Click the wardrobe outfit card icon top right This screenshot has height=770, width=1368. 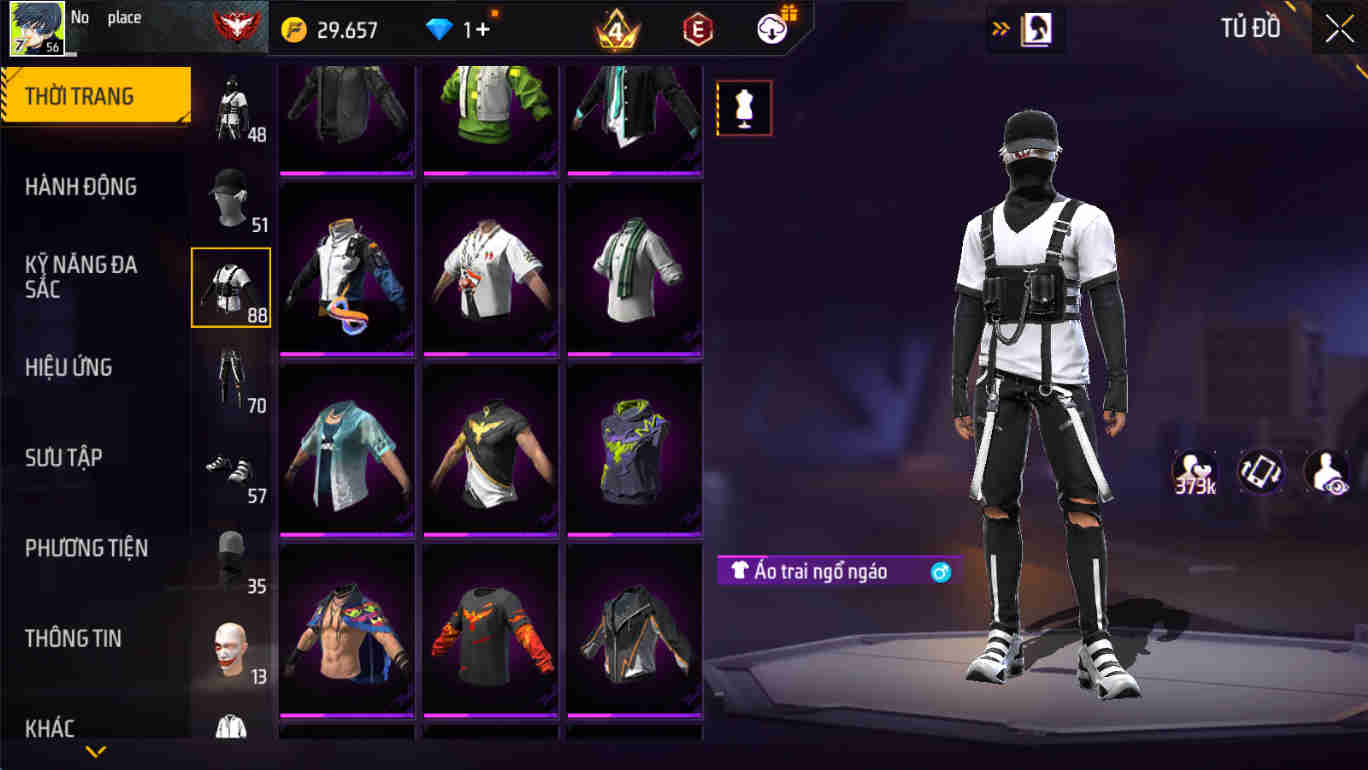(1035, 29)
